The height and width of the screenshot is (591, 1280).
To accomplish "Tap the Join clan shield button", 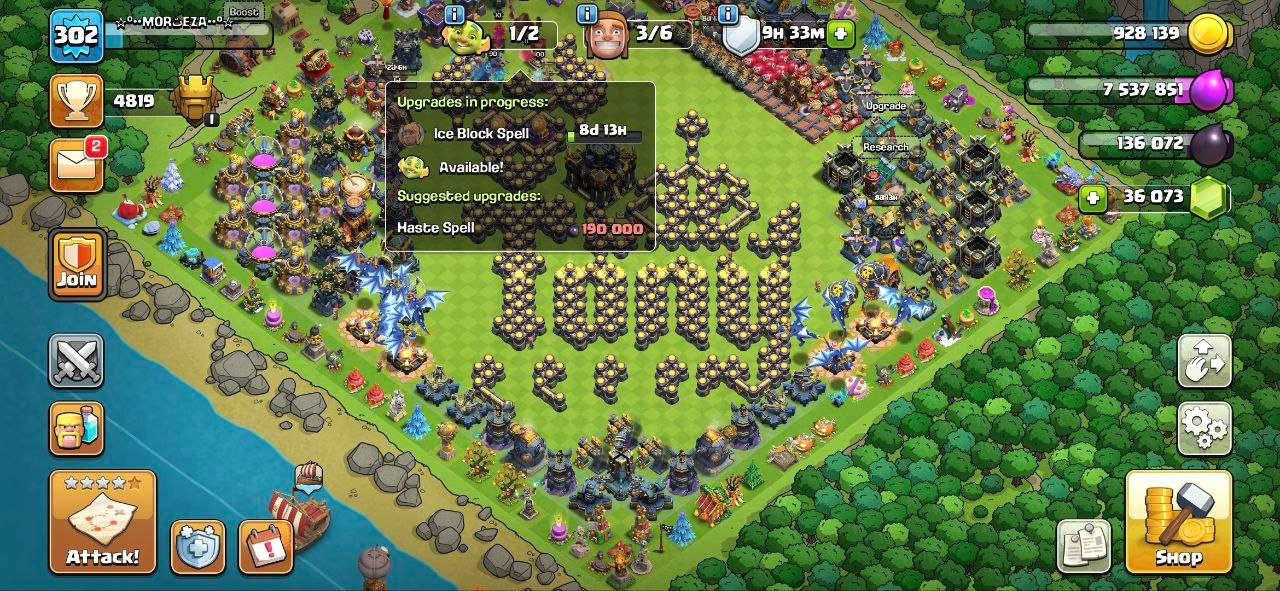I will [x=77, y=264].
